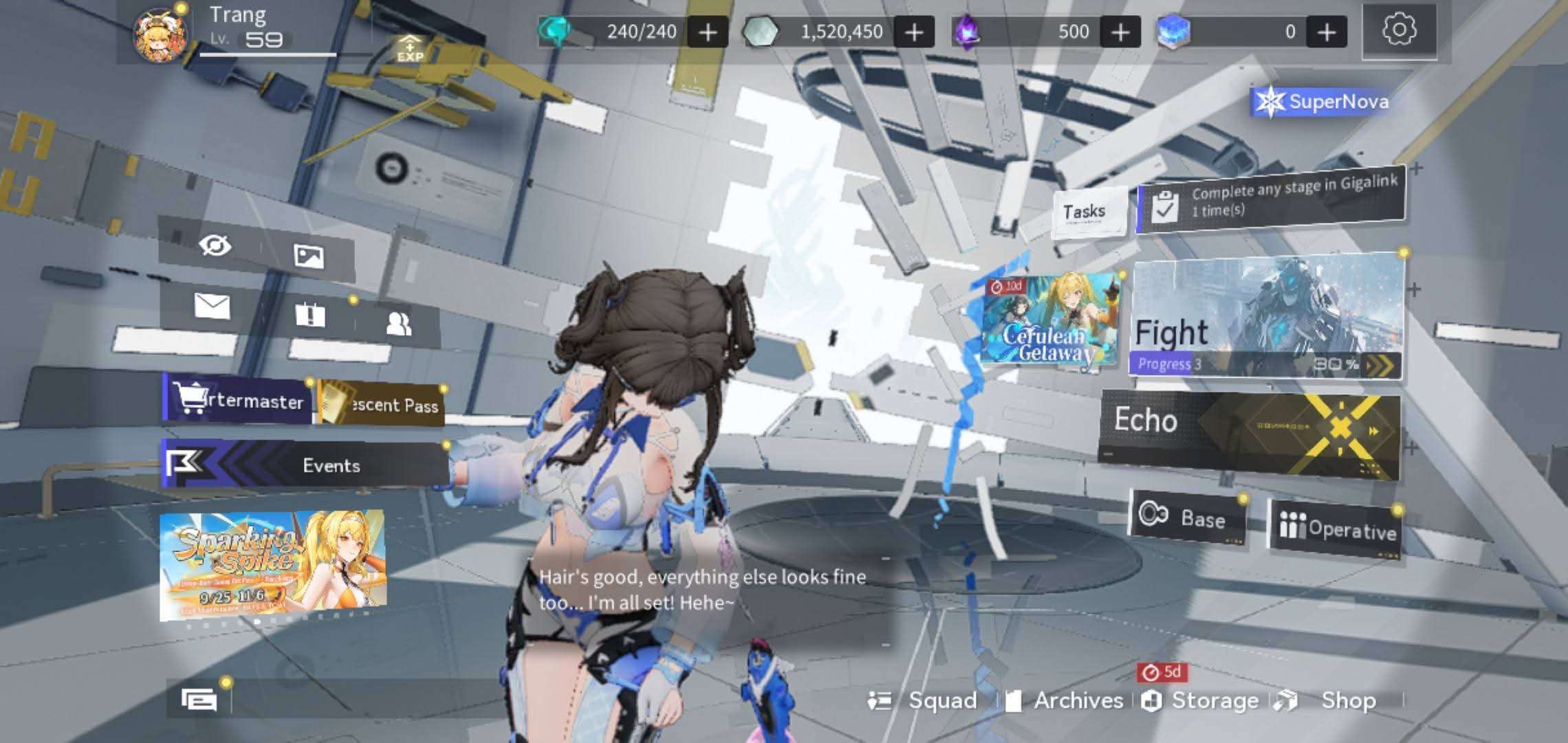This screenshot has height=743, width=1568.
Task: Open the SuperNova banner
Action: (1320, 102)
